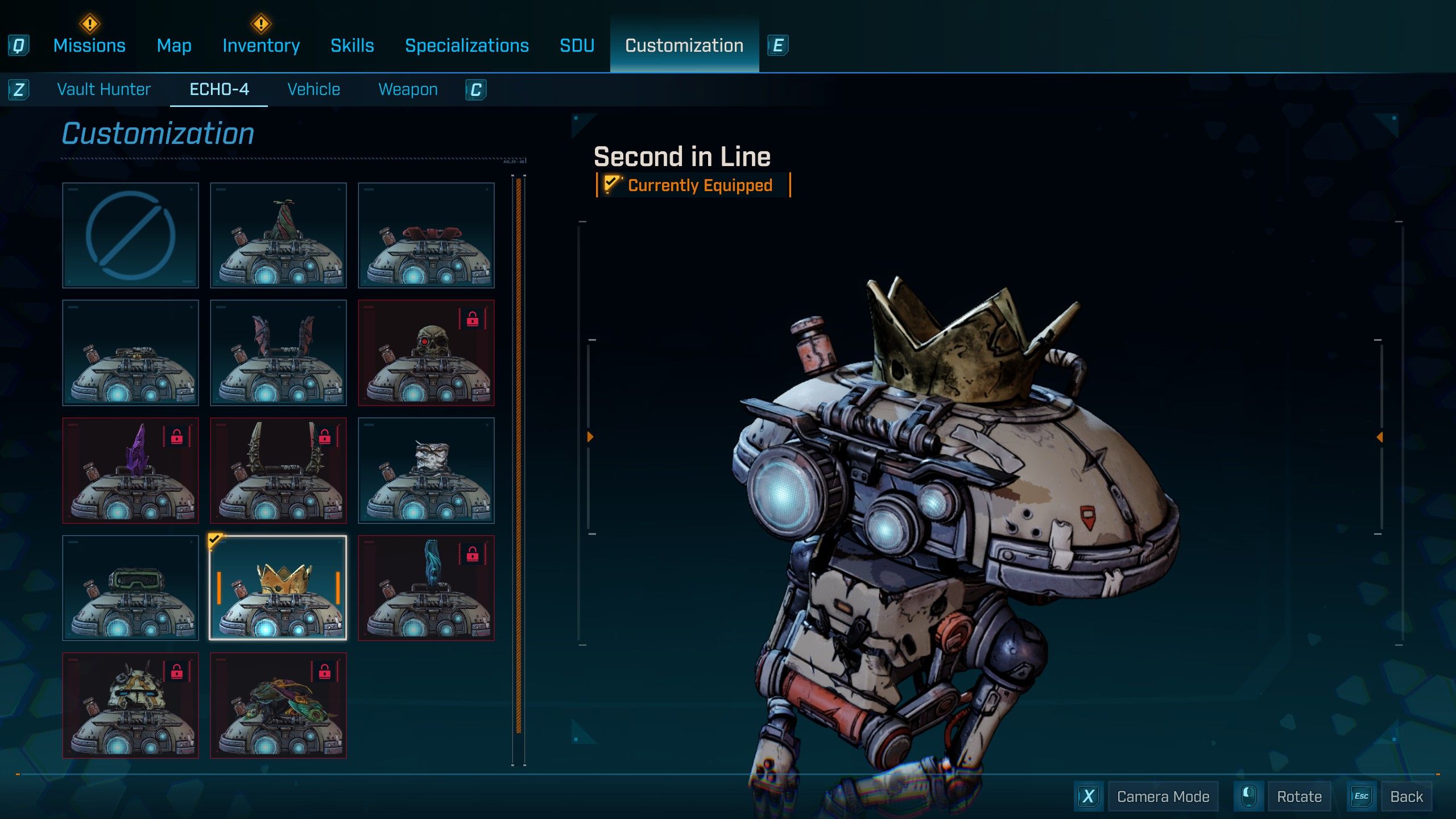1456x819 pixels.
Task: Choose the locked colorful beetle ornament
Action: 278,705
